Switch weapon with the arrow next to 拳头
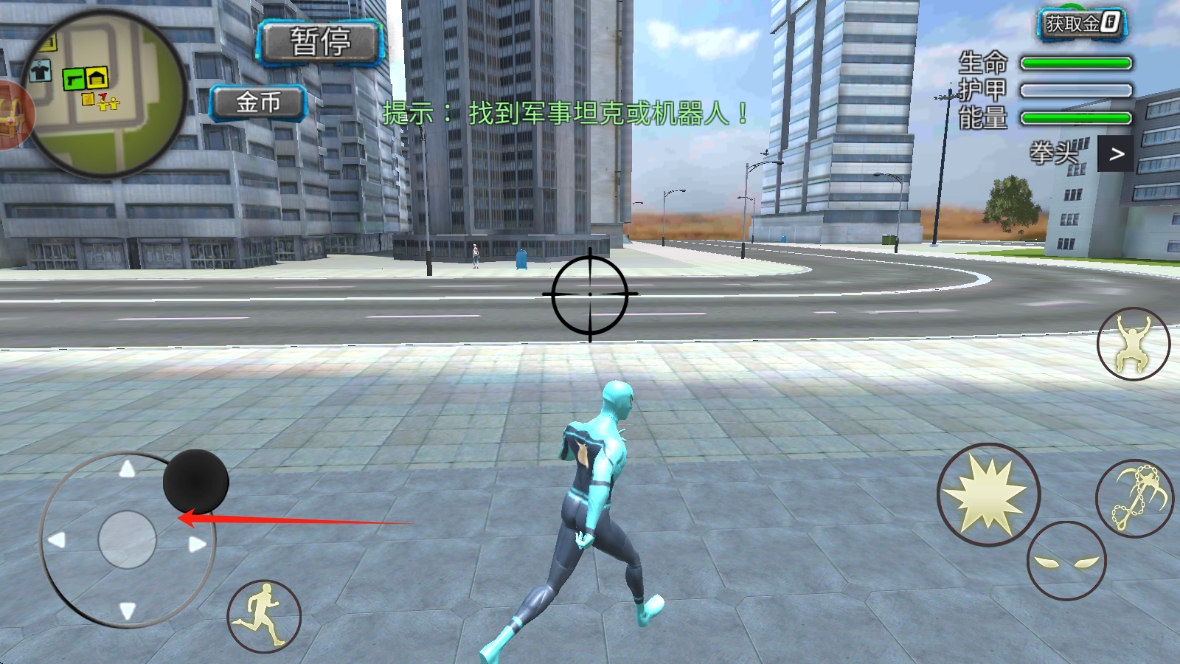Screen dimensions: 1180x664 pyautogui.click(x=1115, y=154)
